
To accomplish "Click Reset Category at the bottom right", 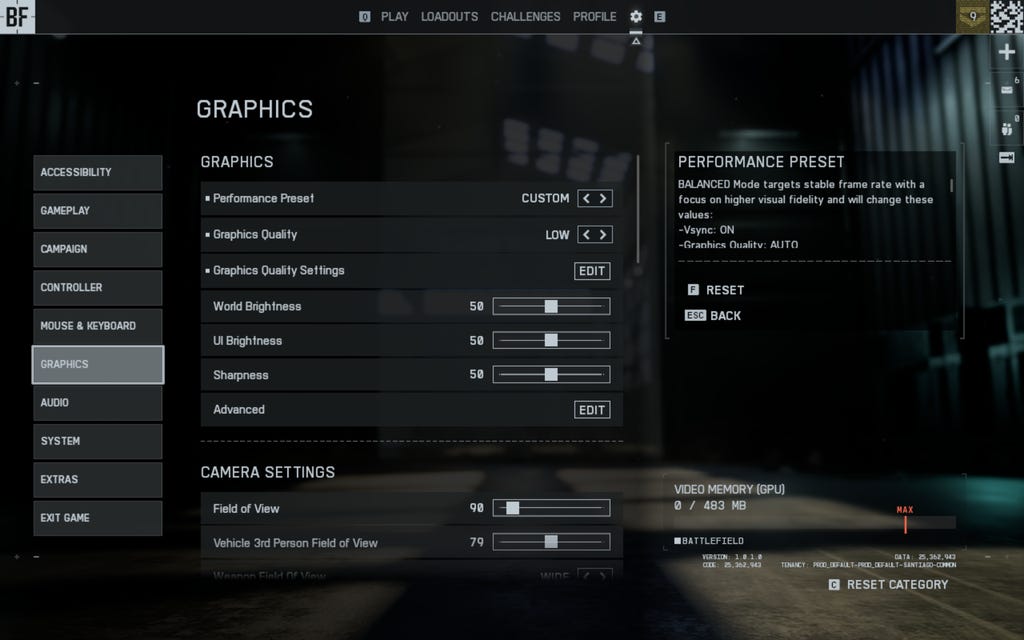I will [x=896, y=585].
